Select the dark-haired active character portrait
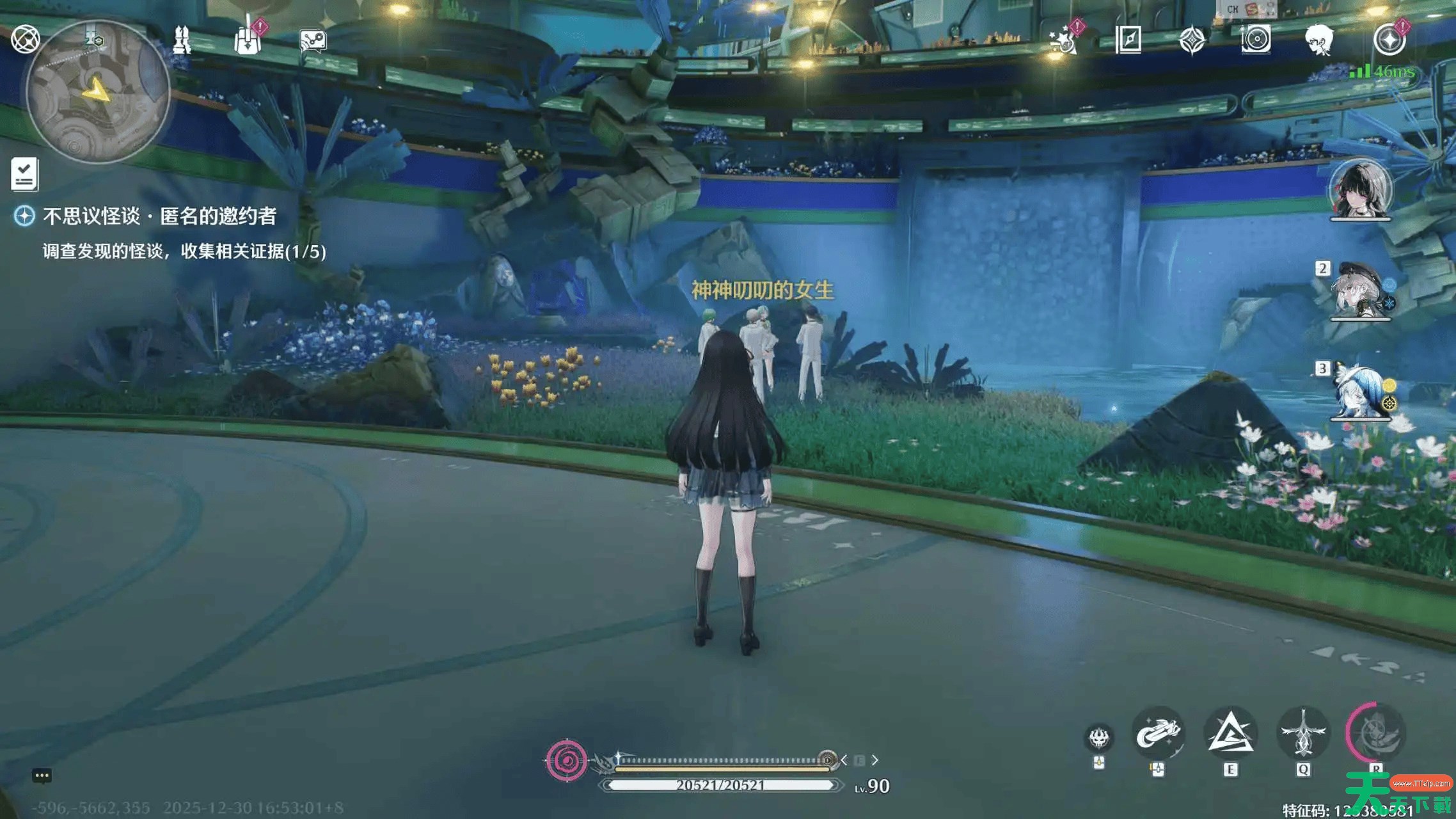The image size is (1456, 819). [x=1361, y=189]
